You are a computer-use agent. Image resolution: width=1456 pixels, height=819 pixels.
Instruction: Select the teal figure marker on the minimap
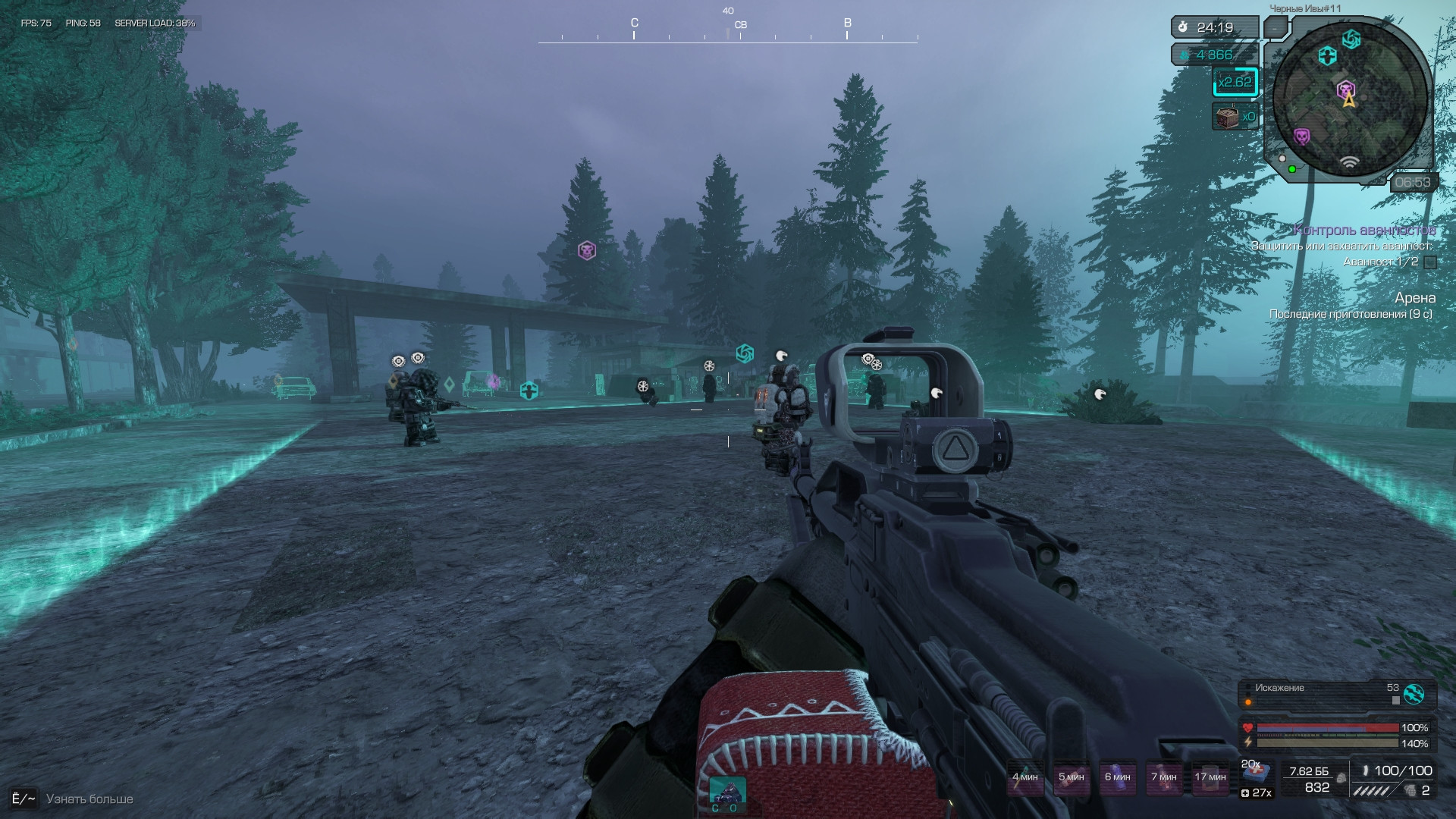coord(1327,56)
